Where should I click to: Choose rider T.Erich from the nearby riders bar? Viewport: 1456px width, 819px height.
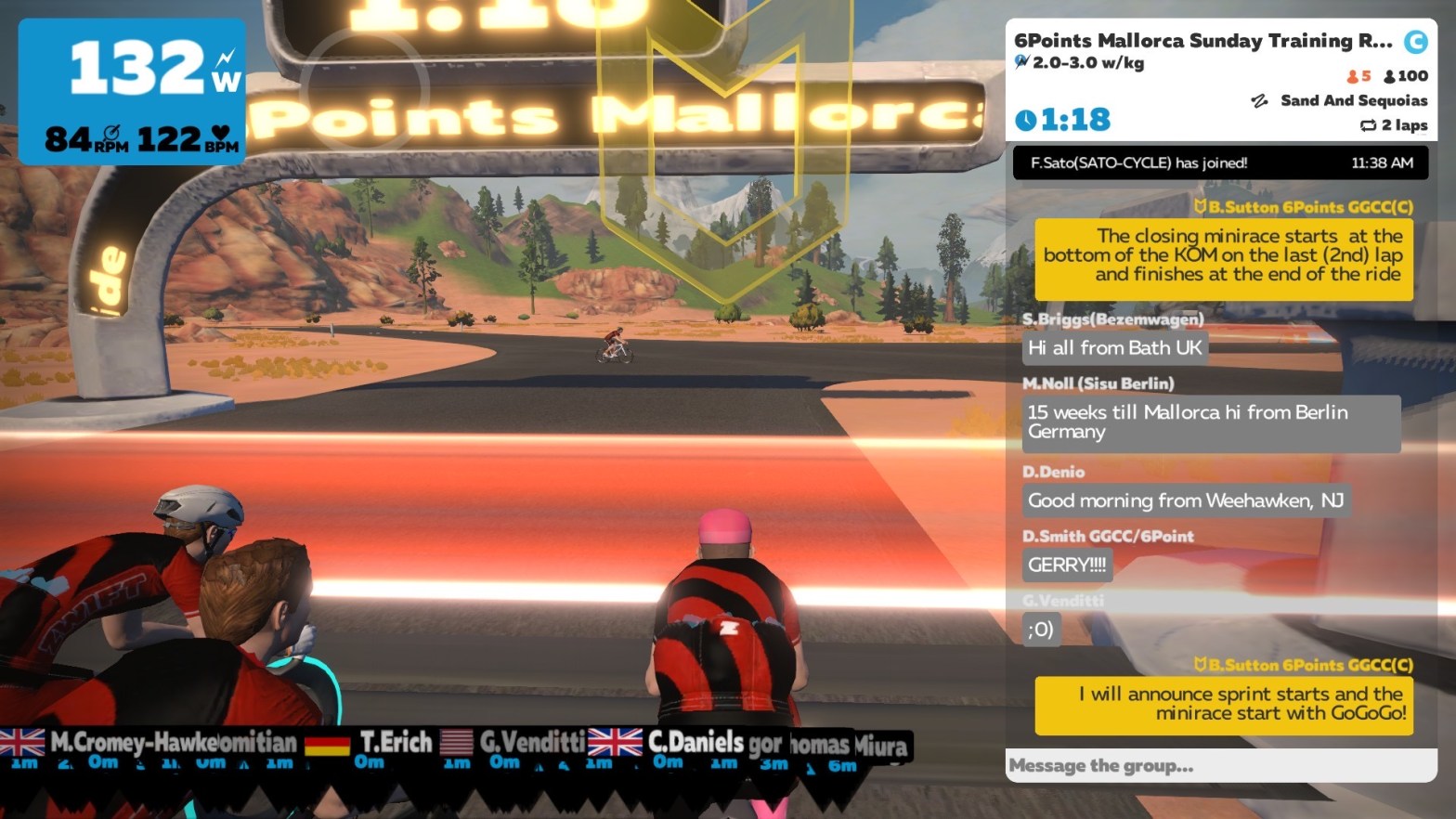pos(395,742)
